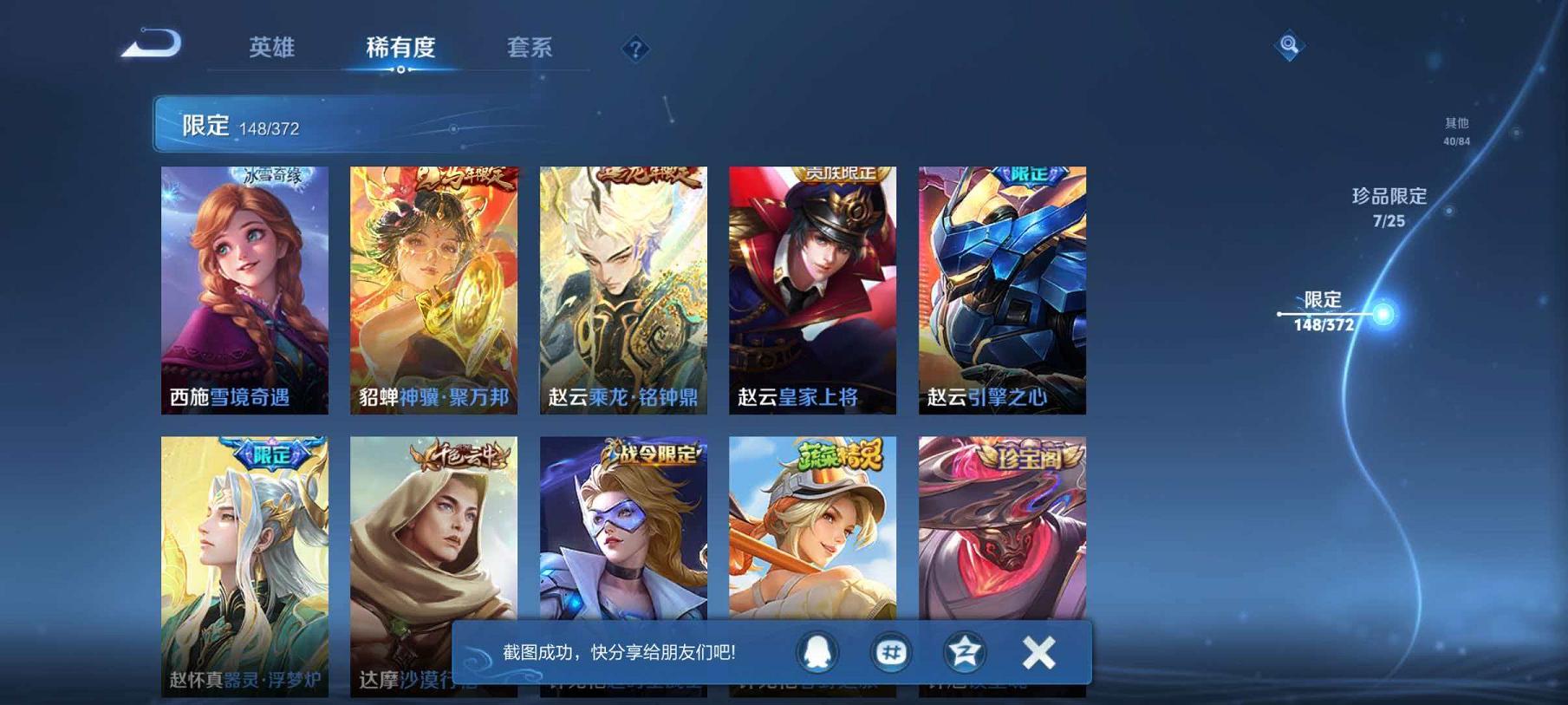Open help with the question mark icon
The width and height of the screenshot is (1568, 705).
click(635, 49)
